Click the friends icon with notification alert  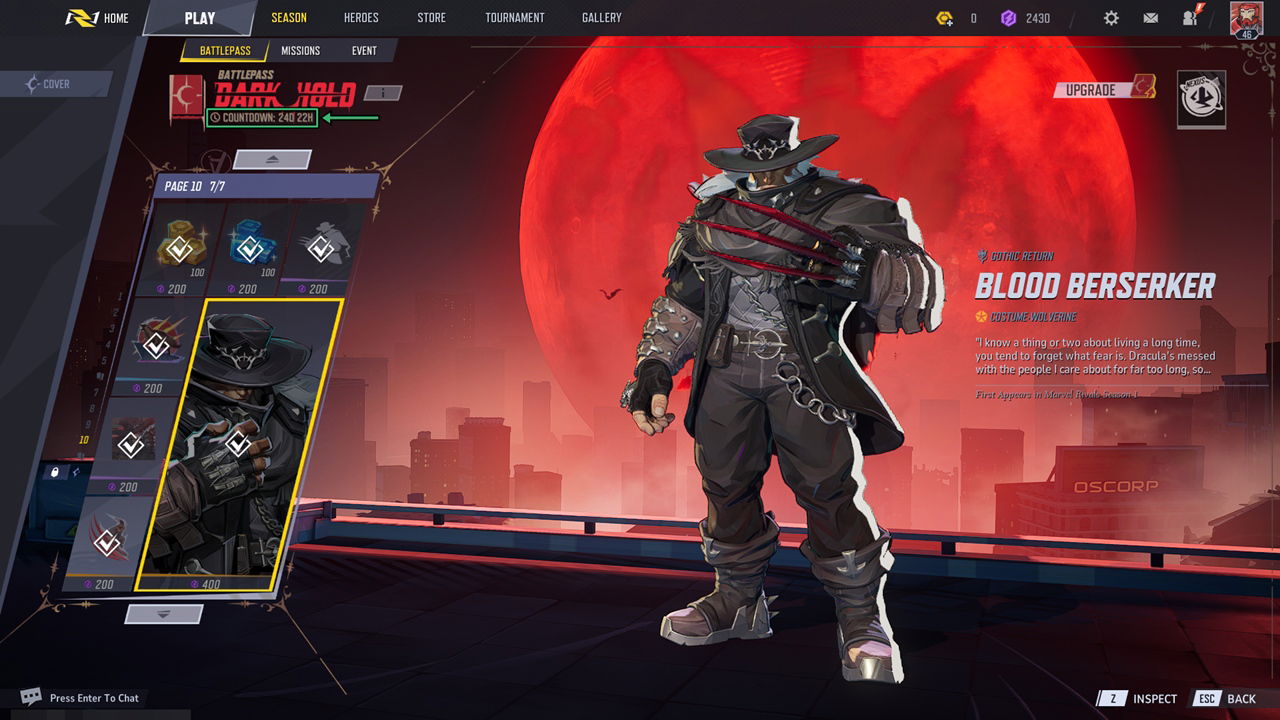pyautogui.click(x=1190, y=17)
